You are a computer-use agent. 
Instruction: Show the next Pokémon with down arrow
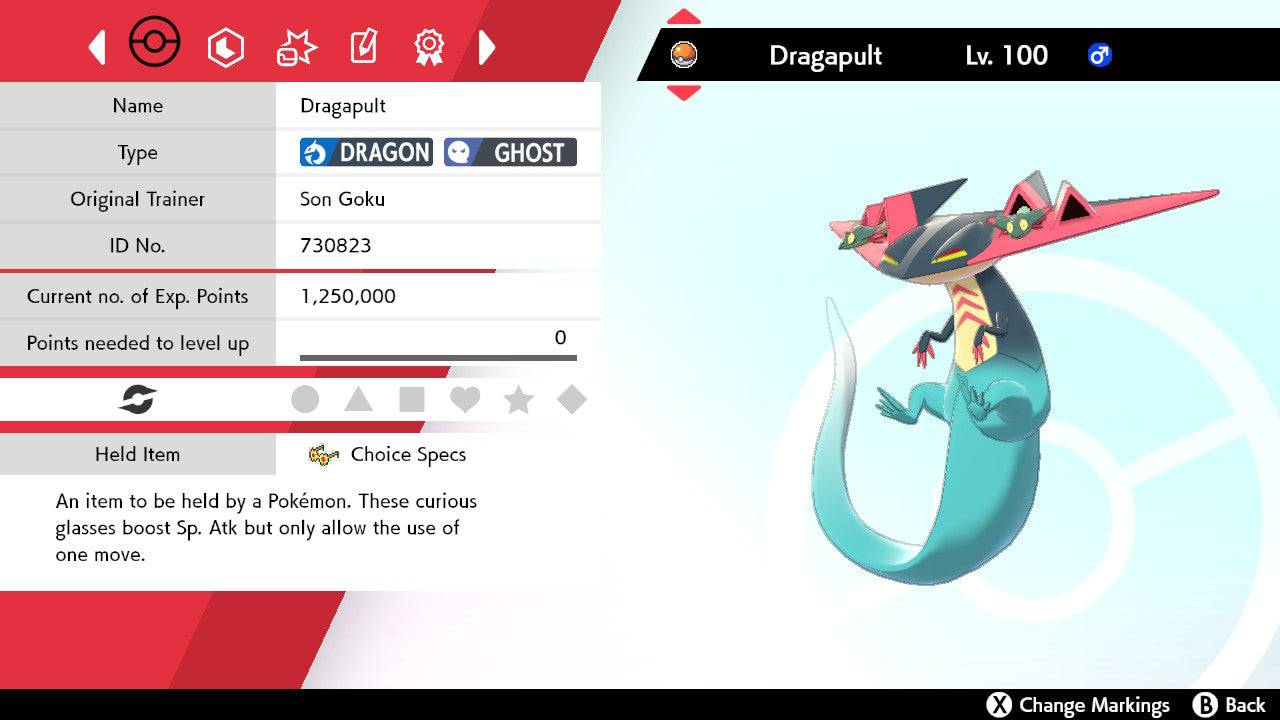pos(684,92)
